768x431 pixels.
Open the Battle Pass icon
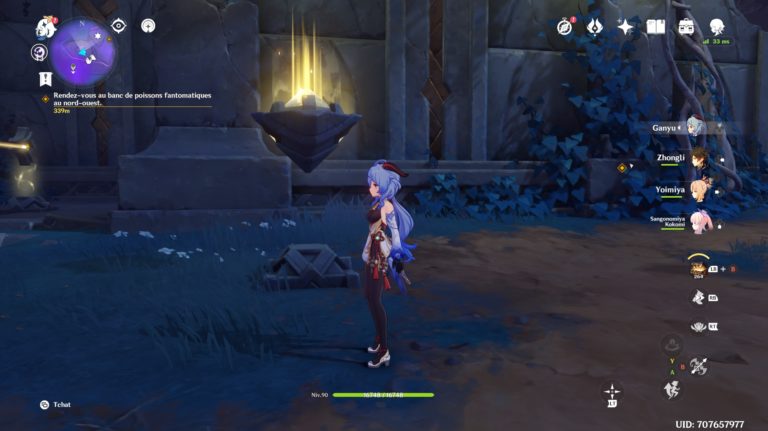pos(594,27)
